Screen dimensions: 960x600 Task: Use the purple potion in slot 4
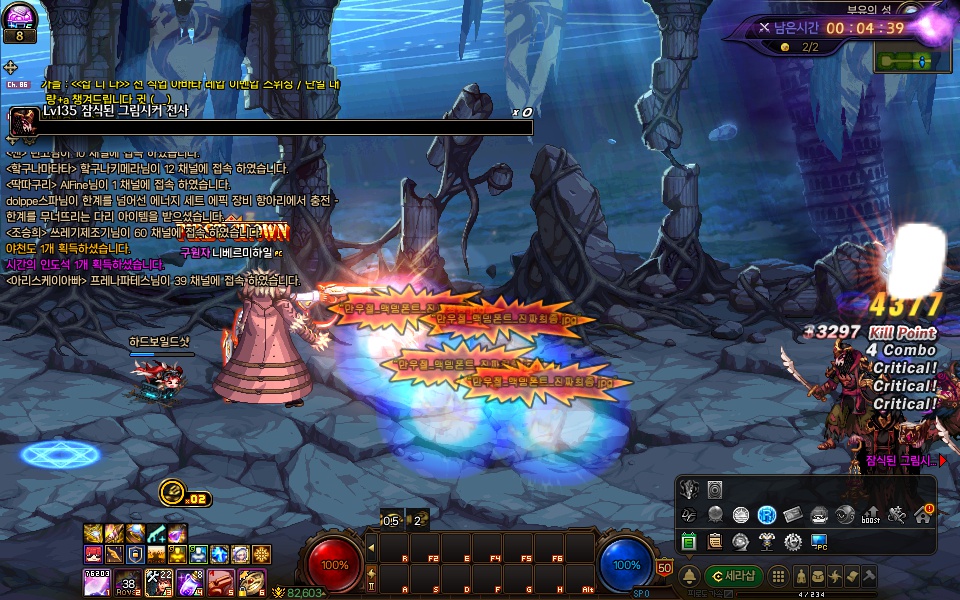click(191, 580)
